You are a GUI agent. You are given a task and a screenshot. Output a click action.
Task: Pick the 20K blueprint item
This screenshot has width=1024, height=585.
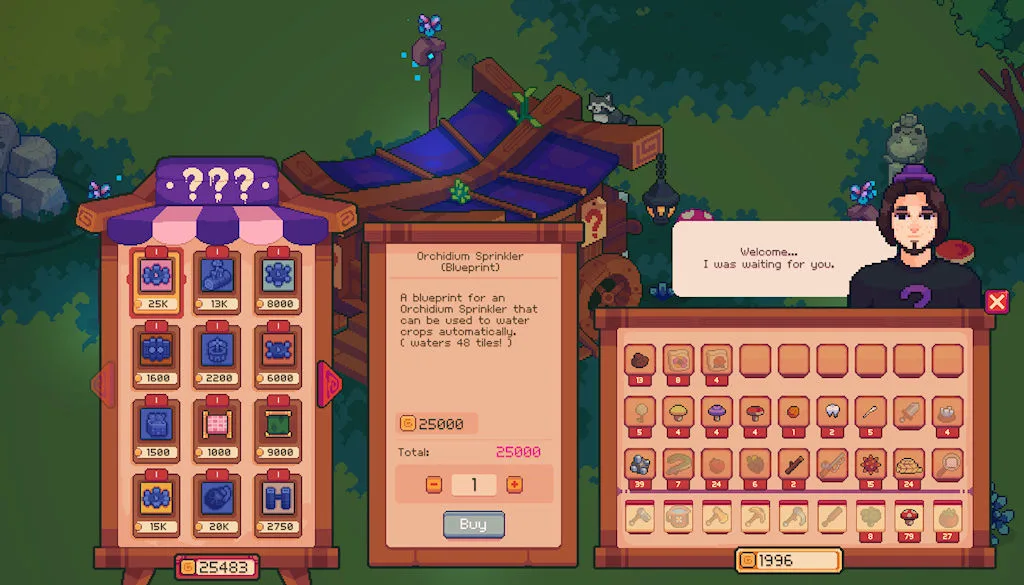(x=218, y=497)
